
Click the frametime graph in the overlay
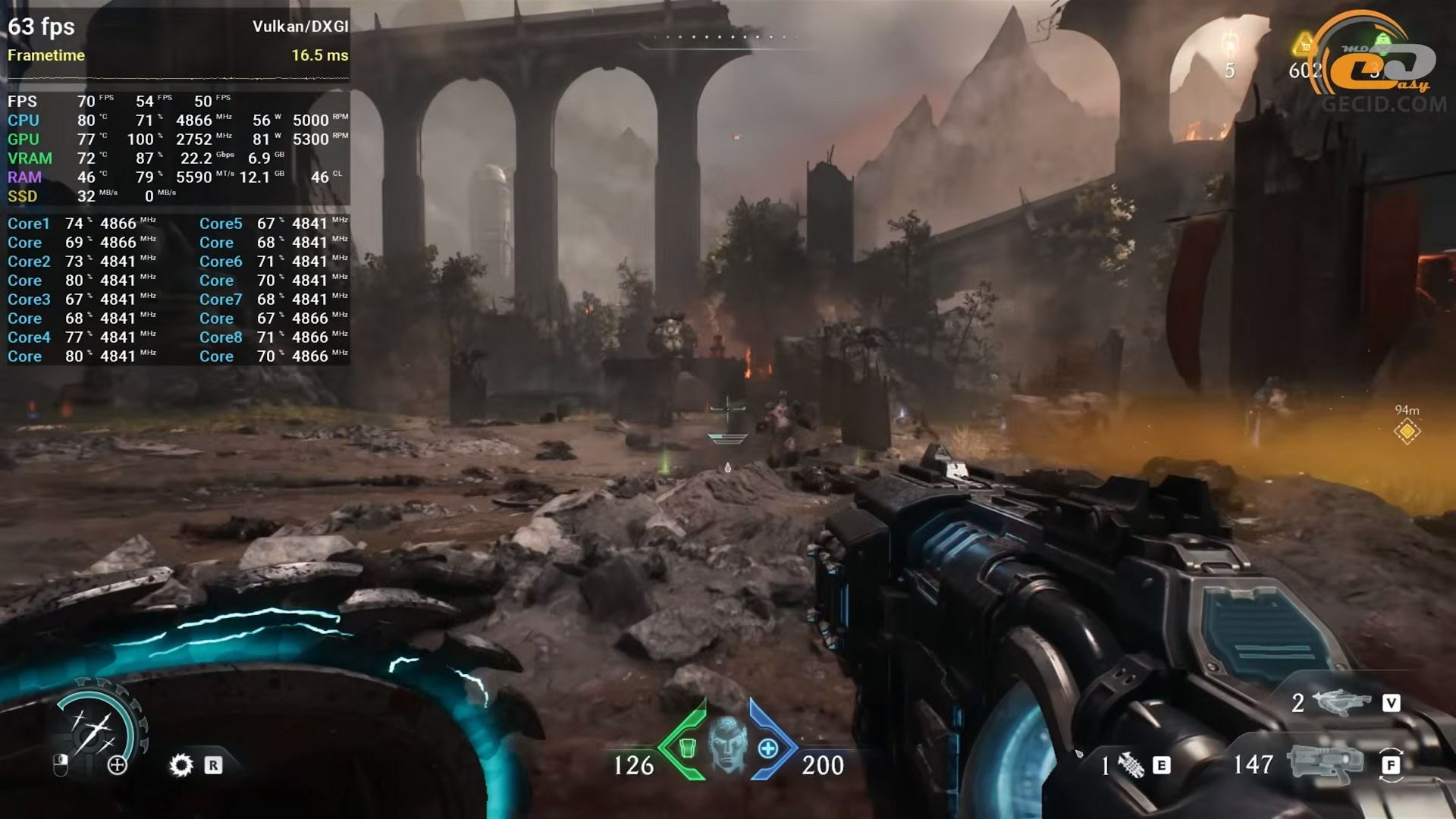(178, 77)
